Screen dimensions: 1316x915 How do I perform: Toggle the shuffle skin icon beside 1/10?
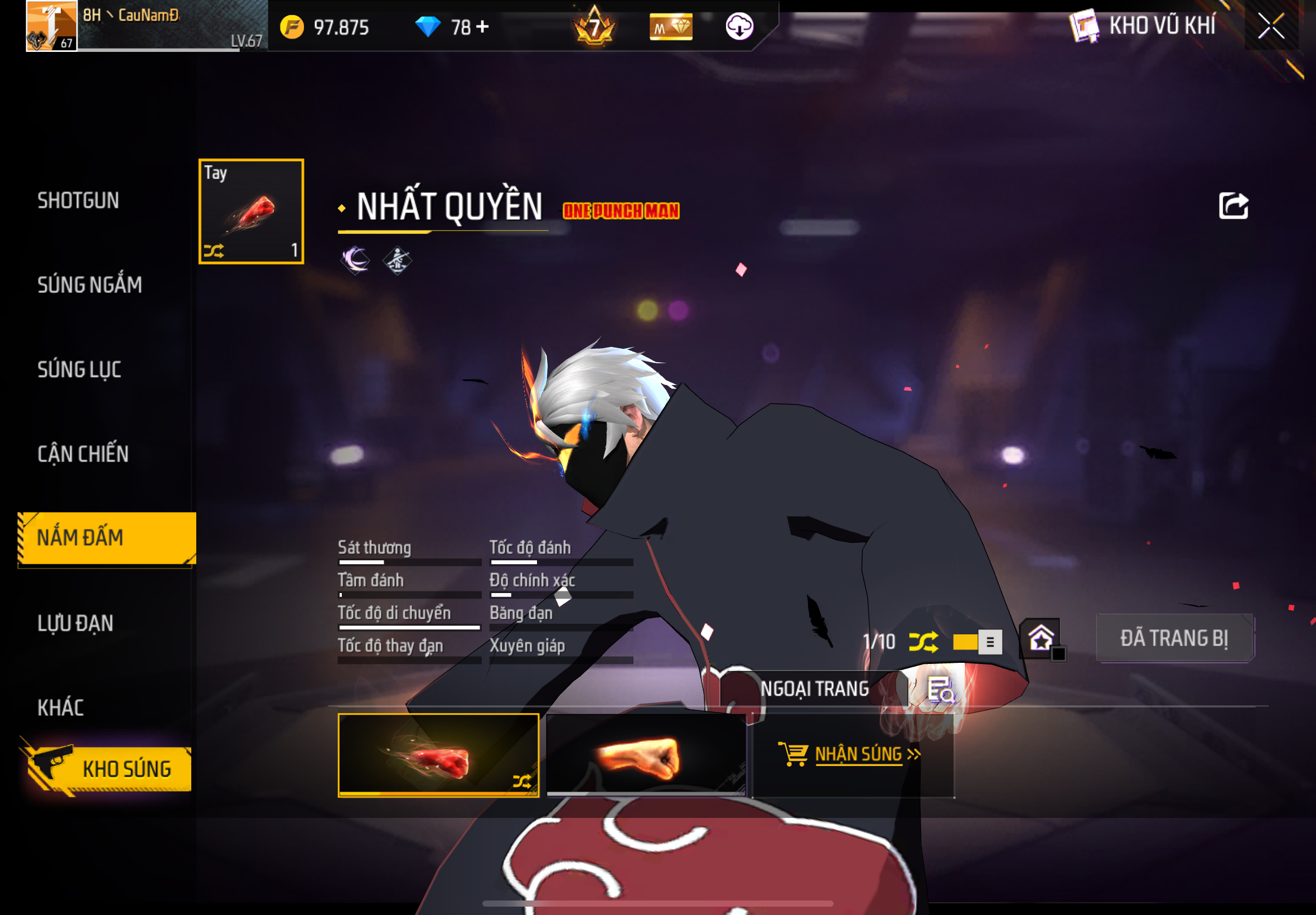pyautogui.click(x=923, y=642)
